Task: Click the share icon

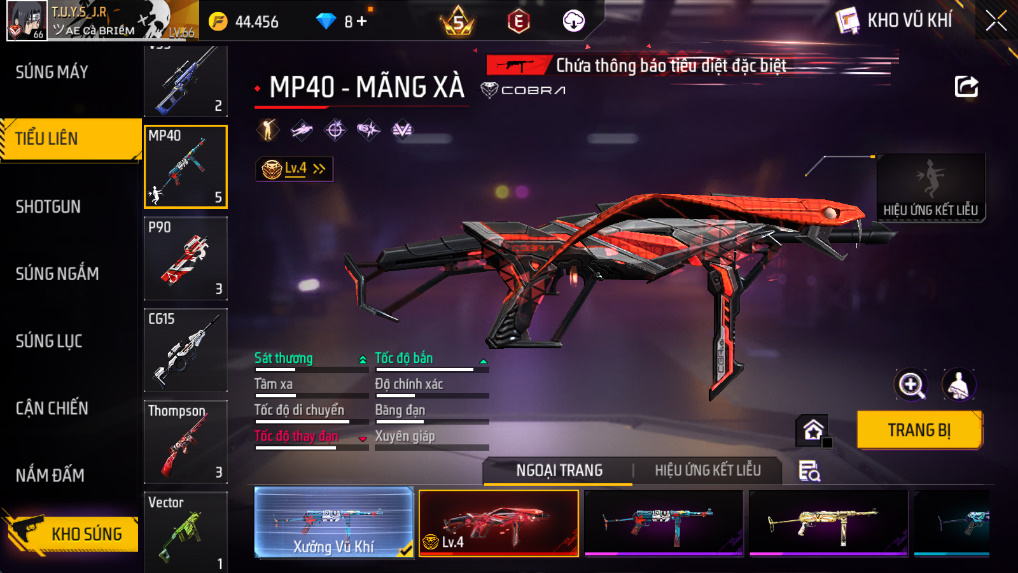Action: [x=966, y=86]
